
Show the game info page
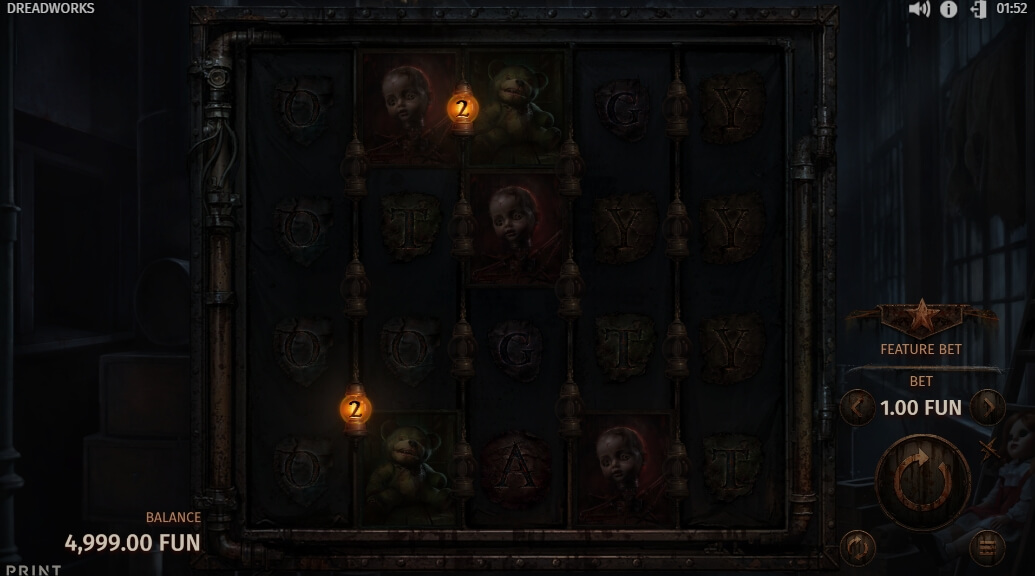tap(948, 9)
